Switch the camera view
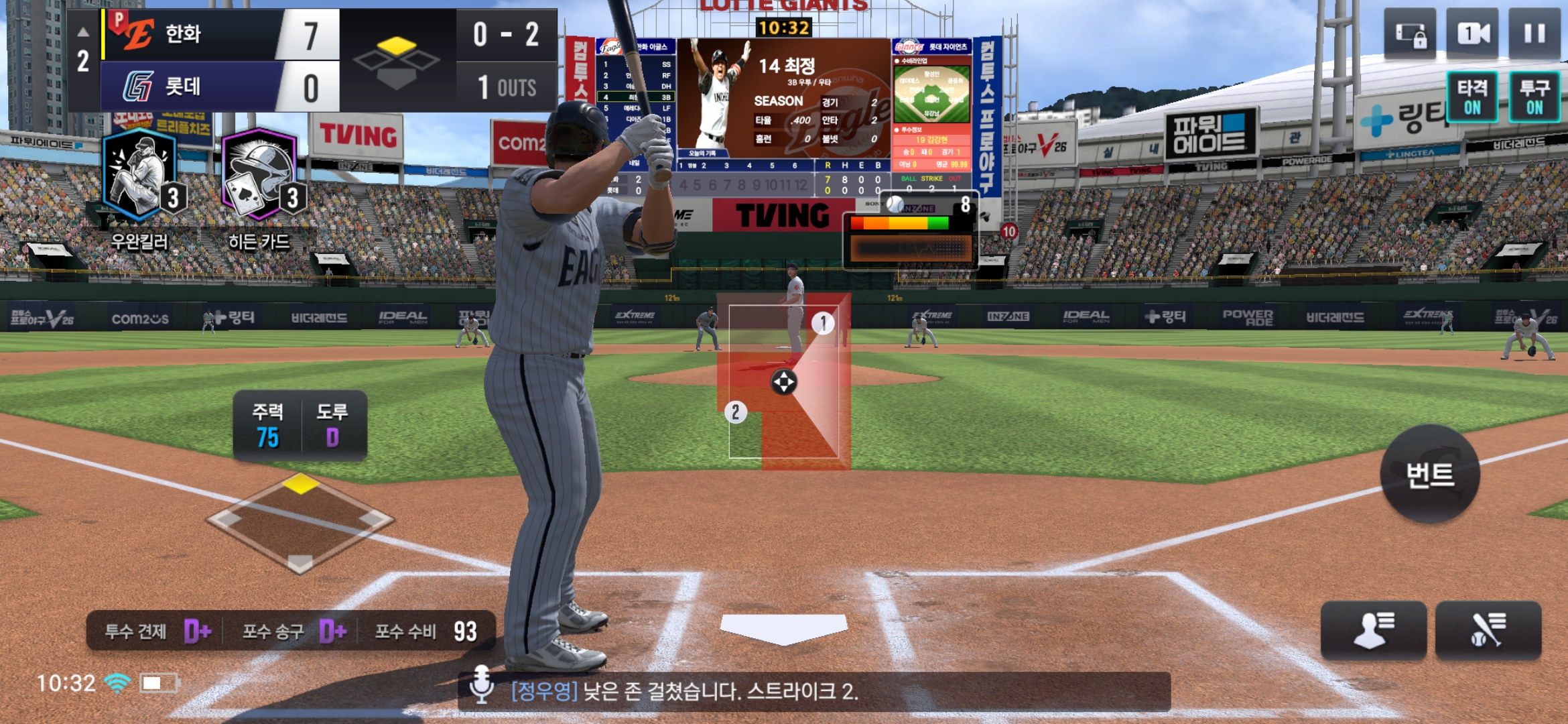 tap(1472, 34)
